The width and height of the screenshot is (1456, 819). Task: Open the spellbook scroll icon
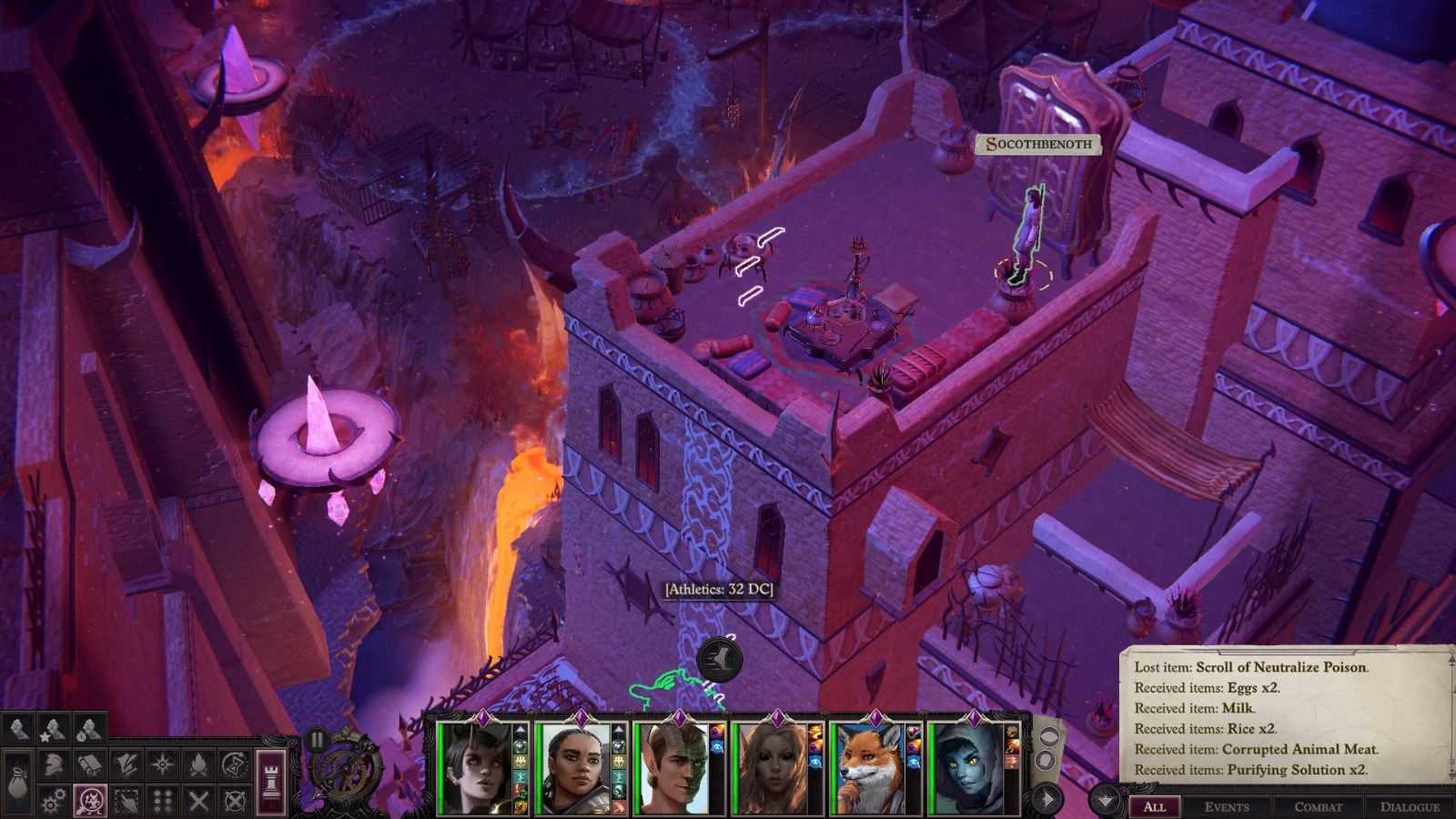(90, 765)
